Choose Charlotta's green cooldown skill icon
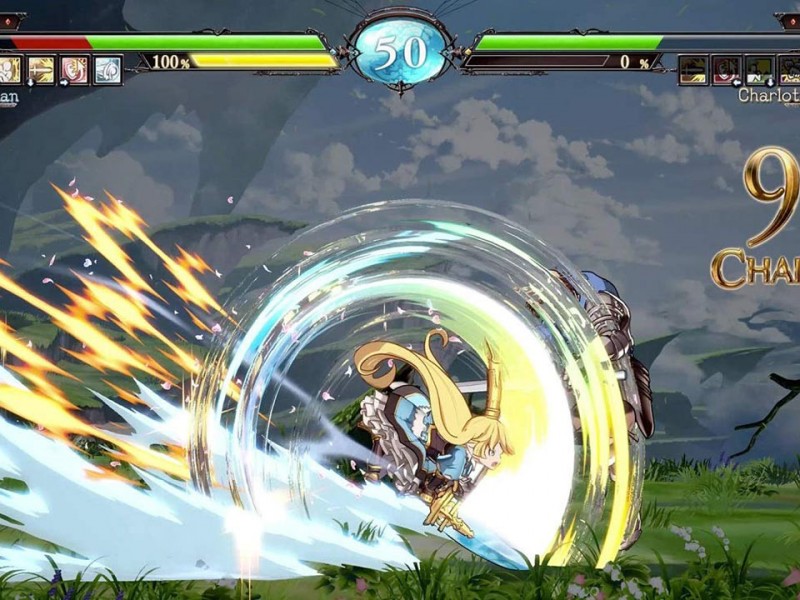The height and width of the screenshot is (600, 800). (x=759, y=70)
